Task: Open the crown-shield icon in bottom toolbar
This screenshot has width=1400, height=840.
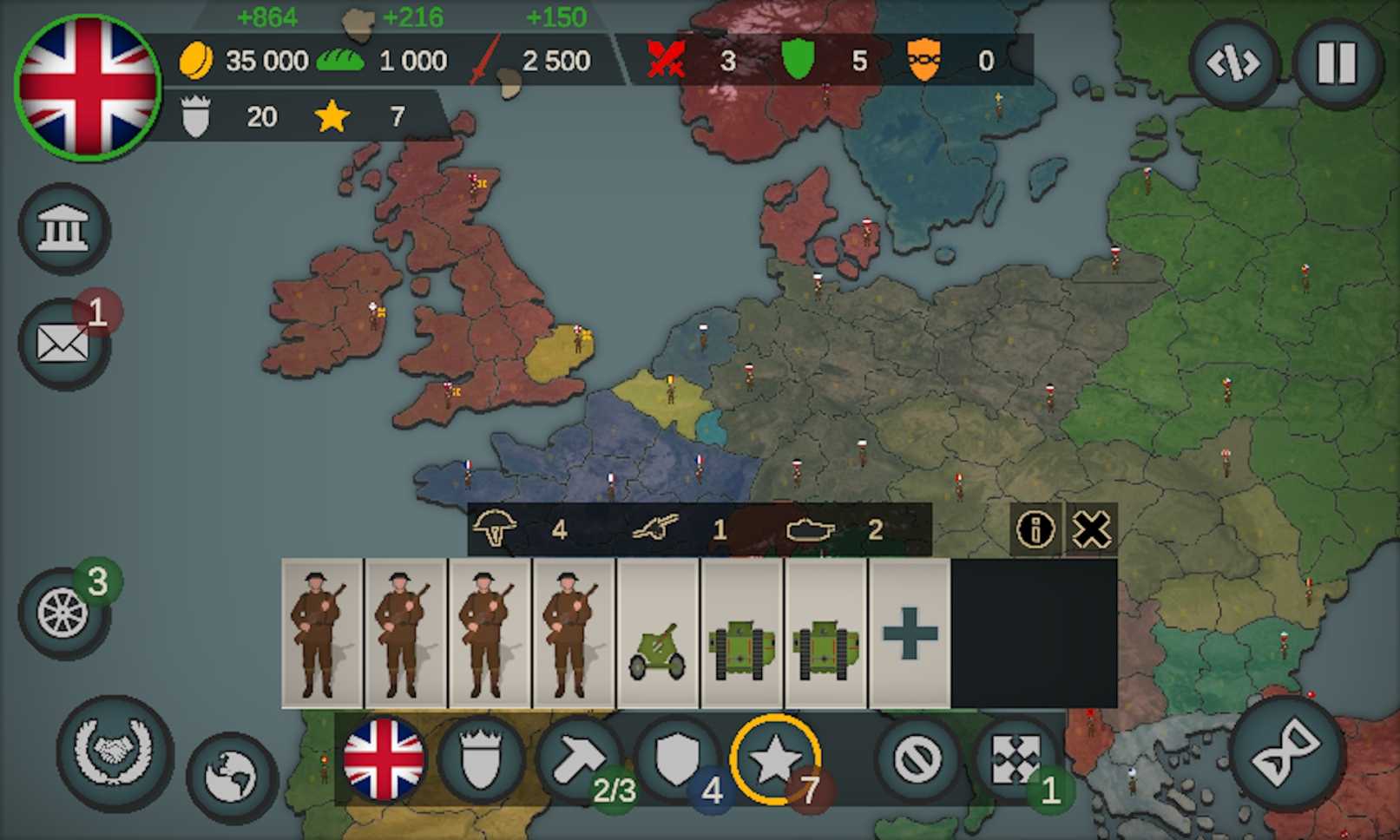Action: coord(480,759)
